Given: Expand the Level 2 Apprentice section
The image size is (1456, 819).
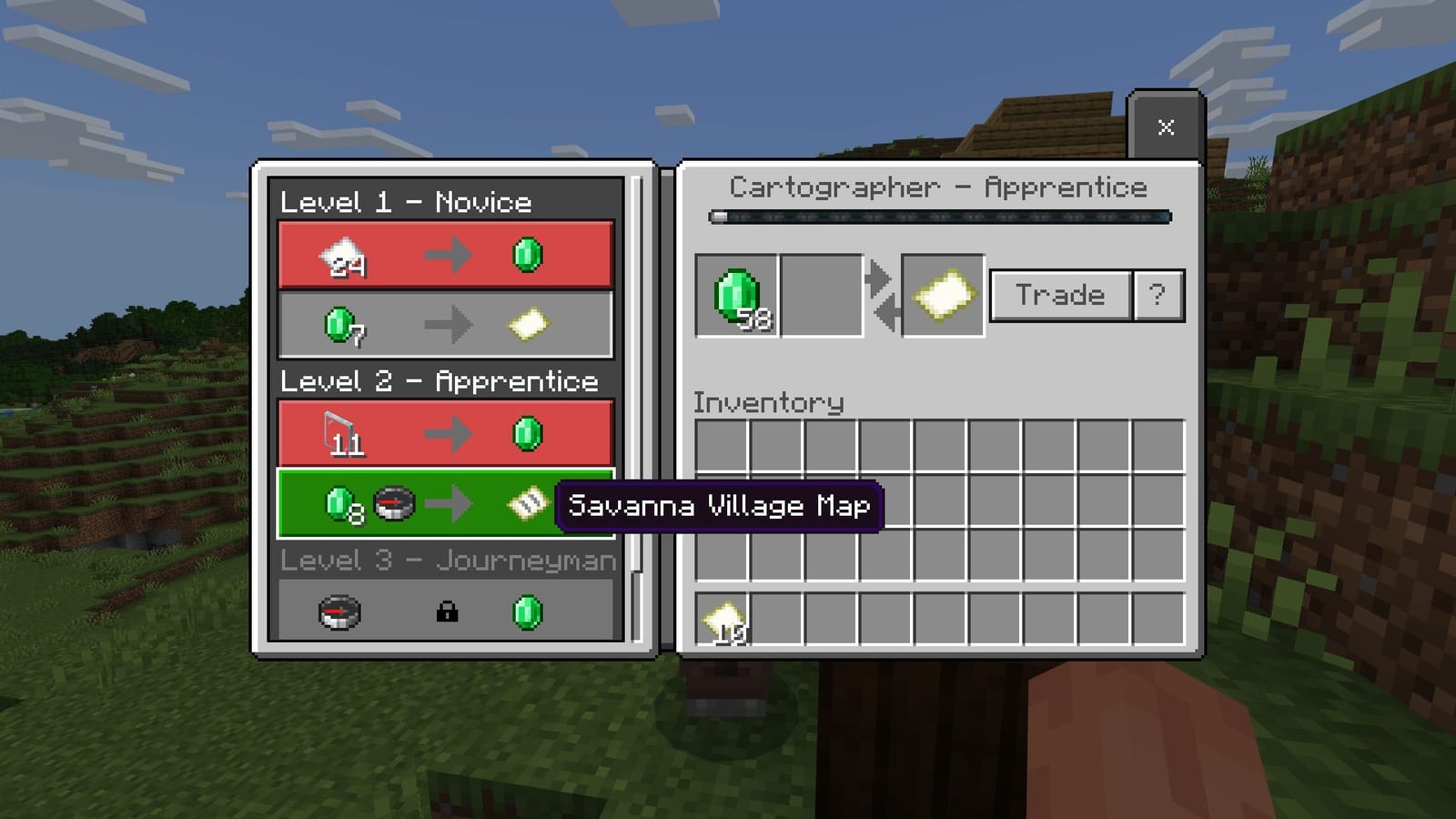Looking at the screenshot, I should pyautogui.click(x=439, y=381).
